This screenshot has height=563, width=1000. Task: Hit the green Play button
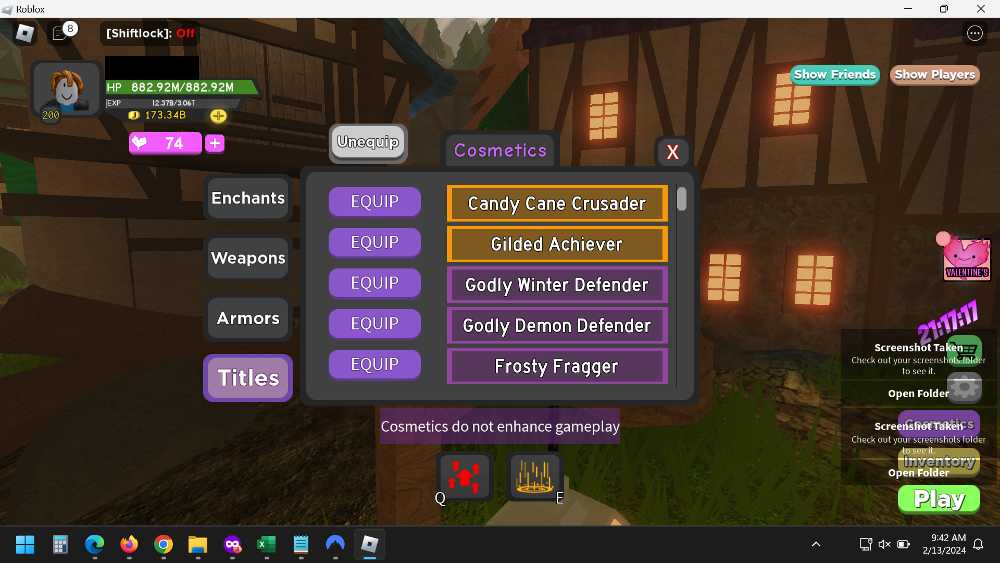pos(938,499)
